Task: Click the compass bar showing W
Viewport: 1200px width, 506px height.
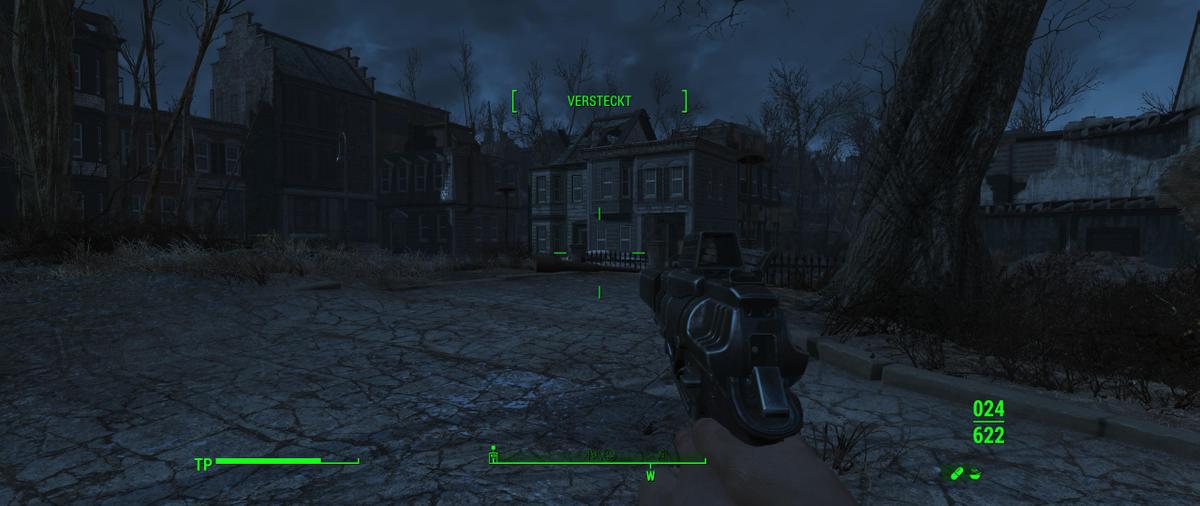Action: coord(598,462)
